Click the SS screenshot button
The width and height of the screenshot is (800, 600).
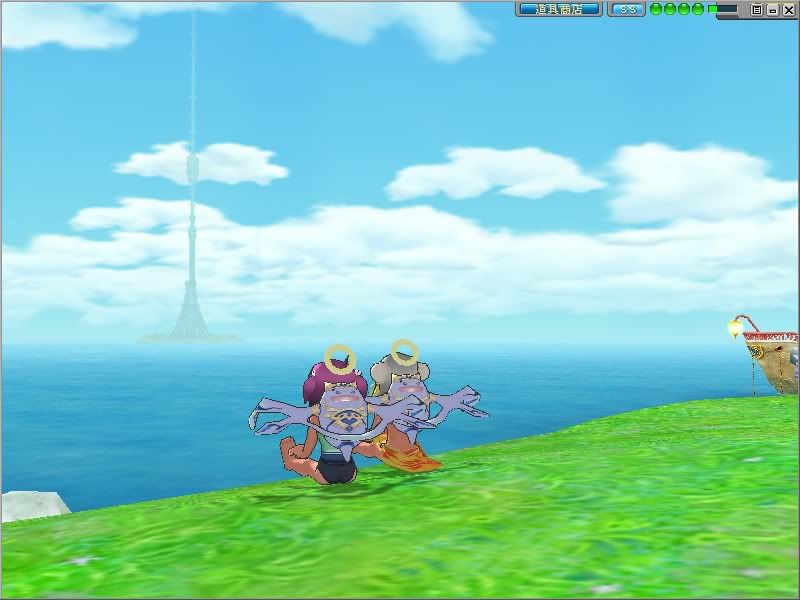[627, 9]
